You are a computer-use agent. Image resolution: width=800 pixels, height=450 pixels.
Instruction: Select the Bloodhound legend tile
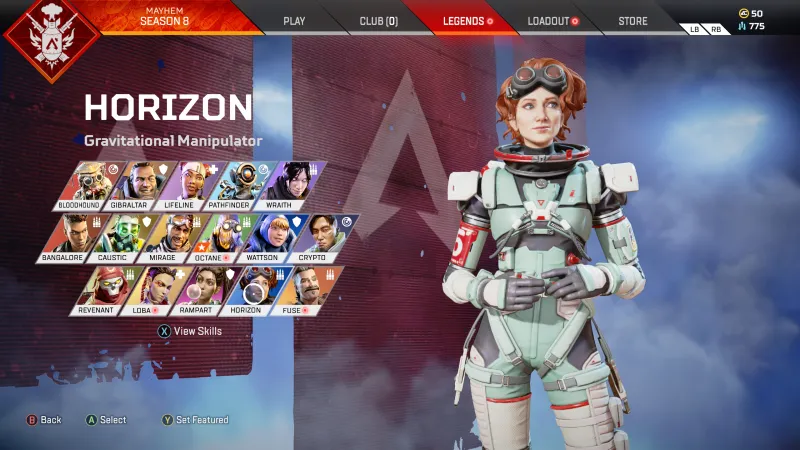pos(80,183)
